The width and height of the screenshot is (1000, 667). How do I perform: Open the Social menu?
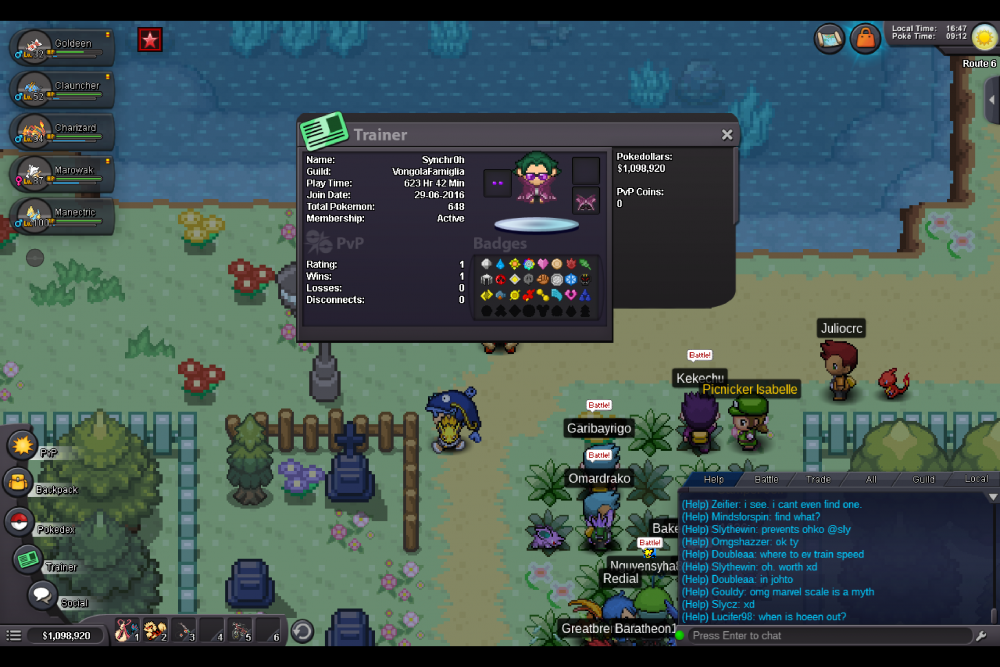41,596
